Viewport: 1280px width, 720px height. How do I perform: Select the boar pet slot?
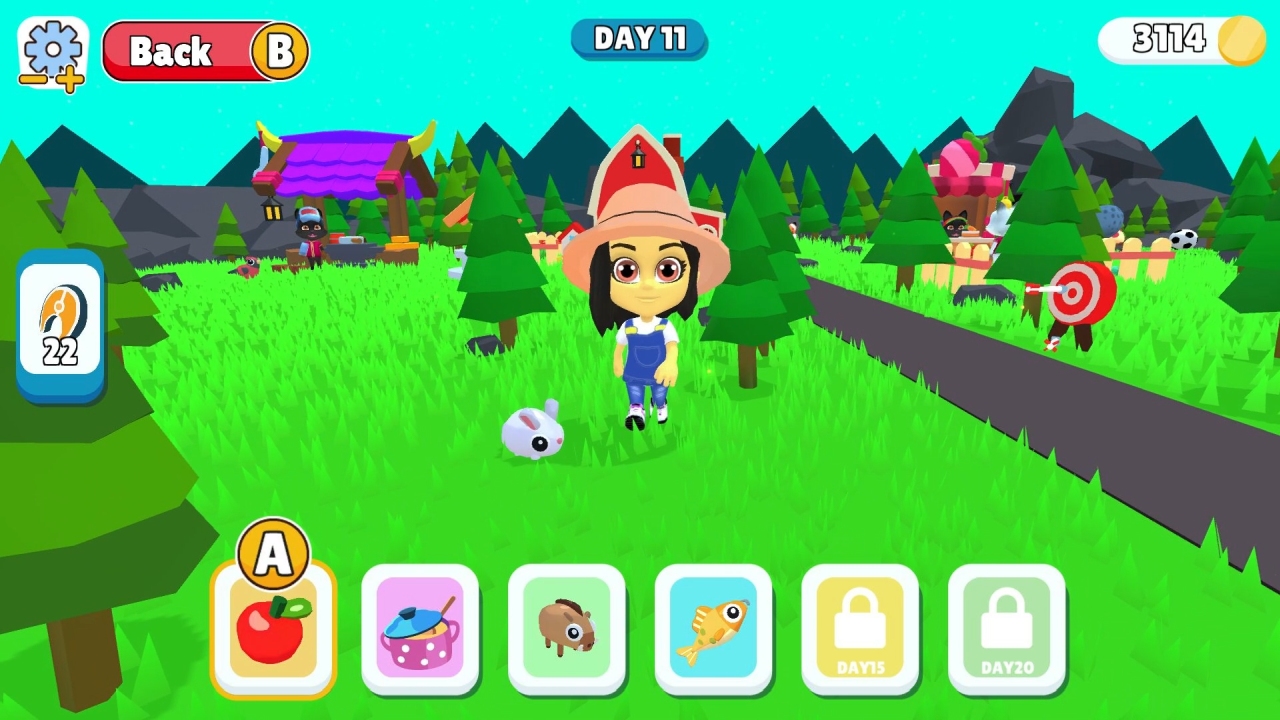pos(567,630)
